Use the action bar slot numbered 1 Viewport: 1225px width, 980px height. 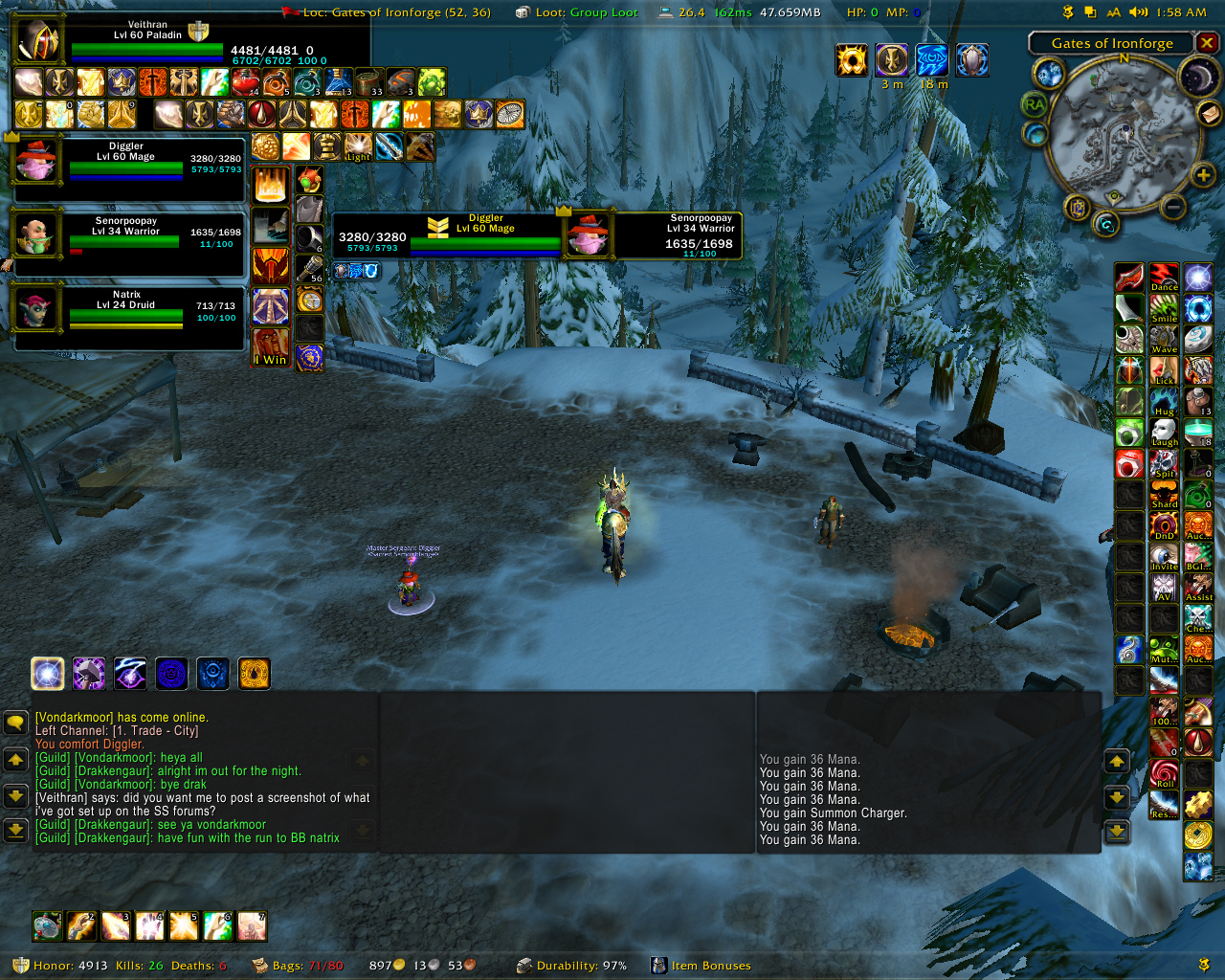47,926
